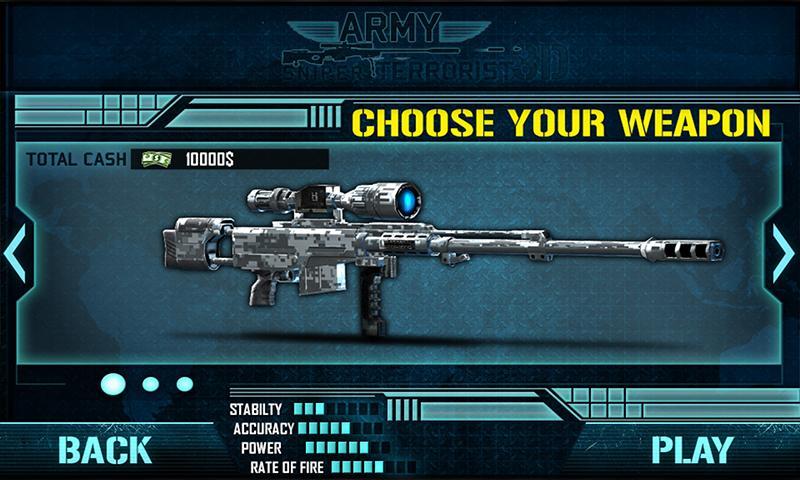
Task: Select the large first page dot
Action: (115, 383)
